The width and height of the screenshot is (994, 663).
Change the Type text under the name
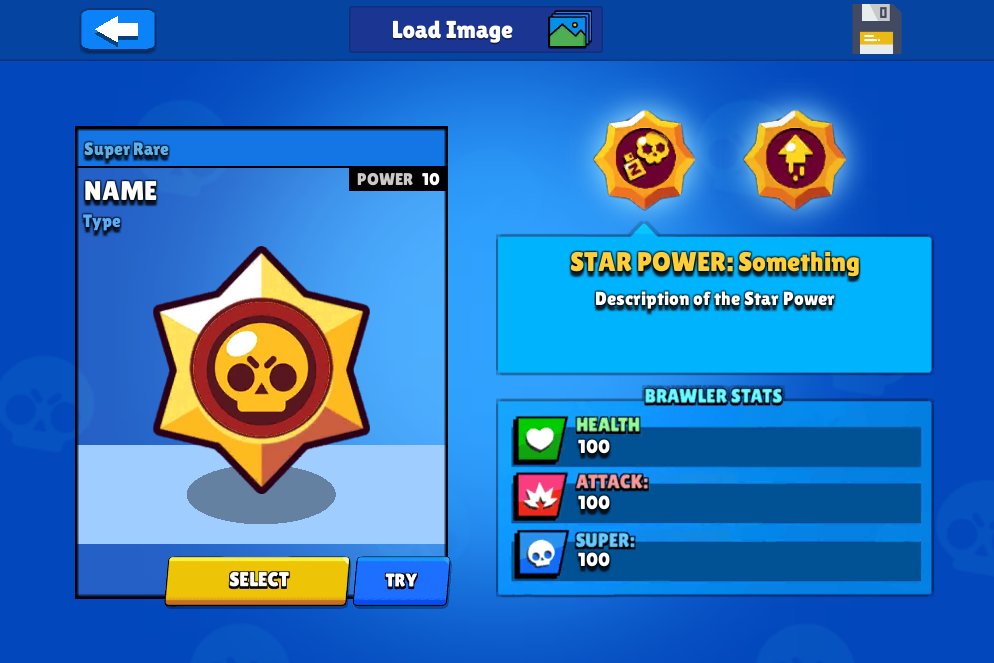[102, 223]
